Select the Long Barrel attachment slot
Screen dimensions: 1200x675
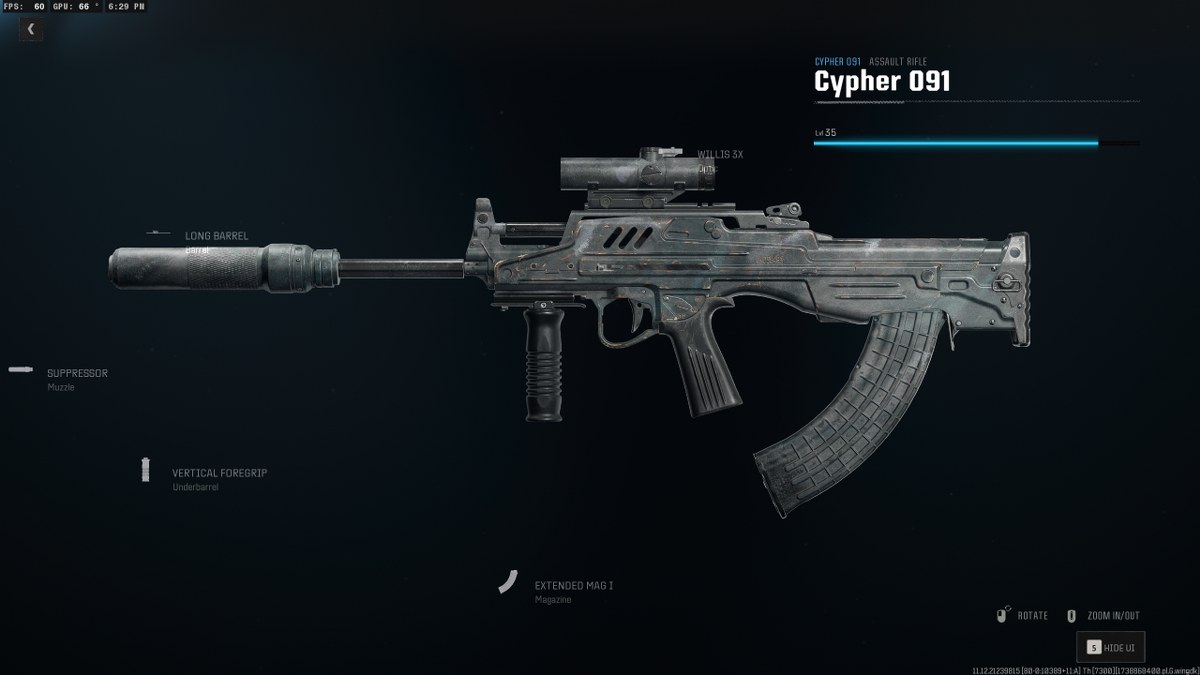tap(216, 236)
